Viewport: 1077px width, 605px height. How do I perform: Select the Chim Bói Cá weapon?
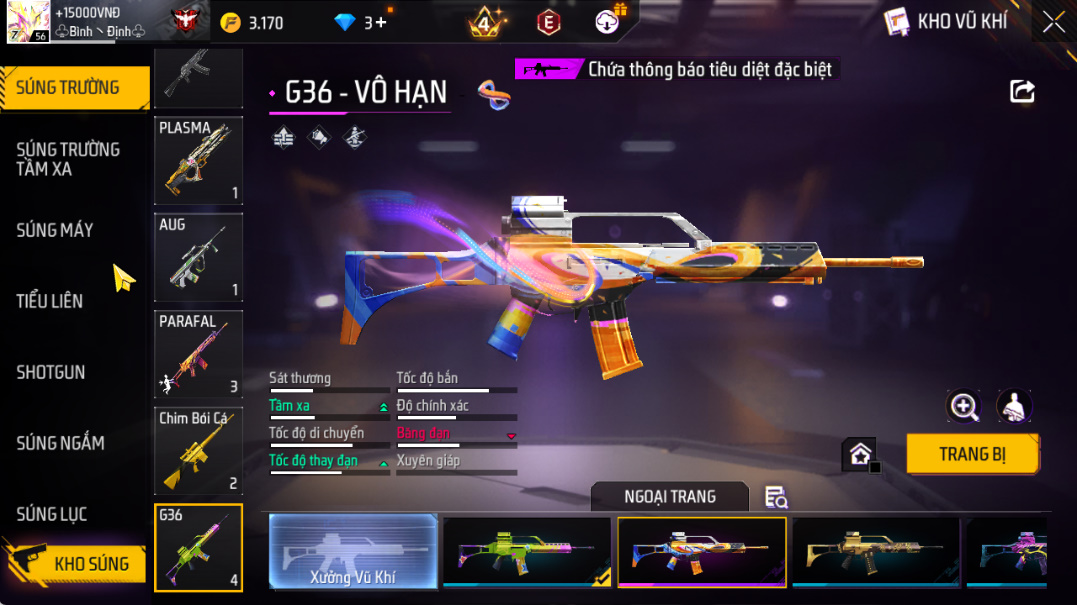click(198, 451)
